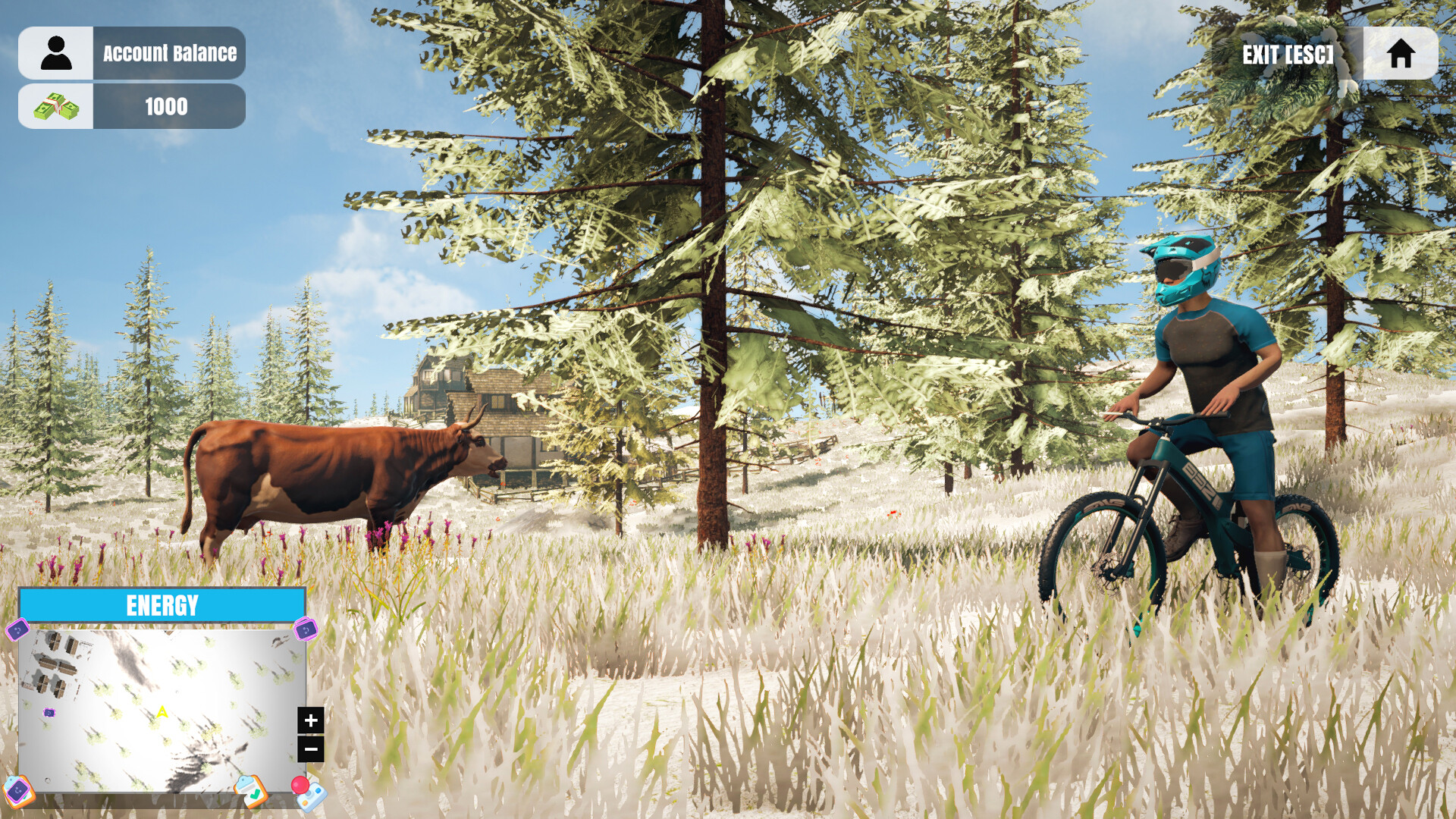The width and height of the screenshot is (1456, 819).
Task: Click the yellow player arrow on the minimap
Action: [162, 711]
